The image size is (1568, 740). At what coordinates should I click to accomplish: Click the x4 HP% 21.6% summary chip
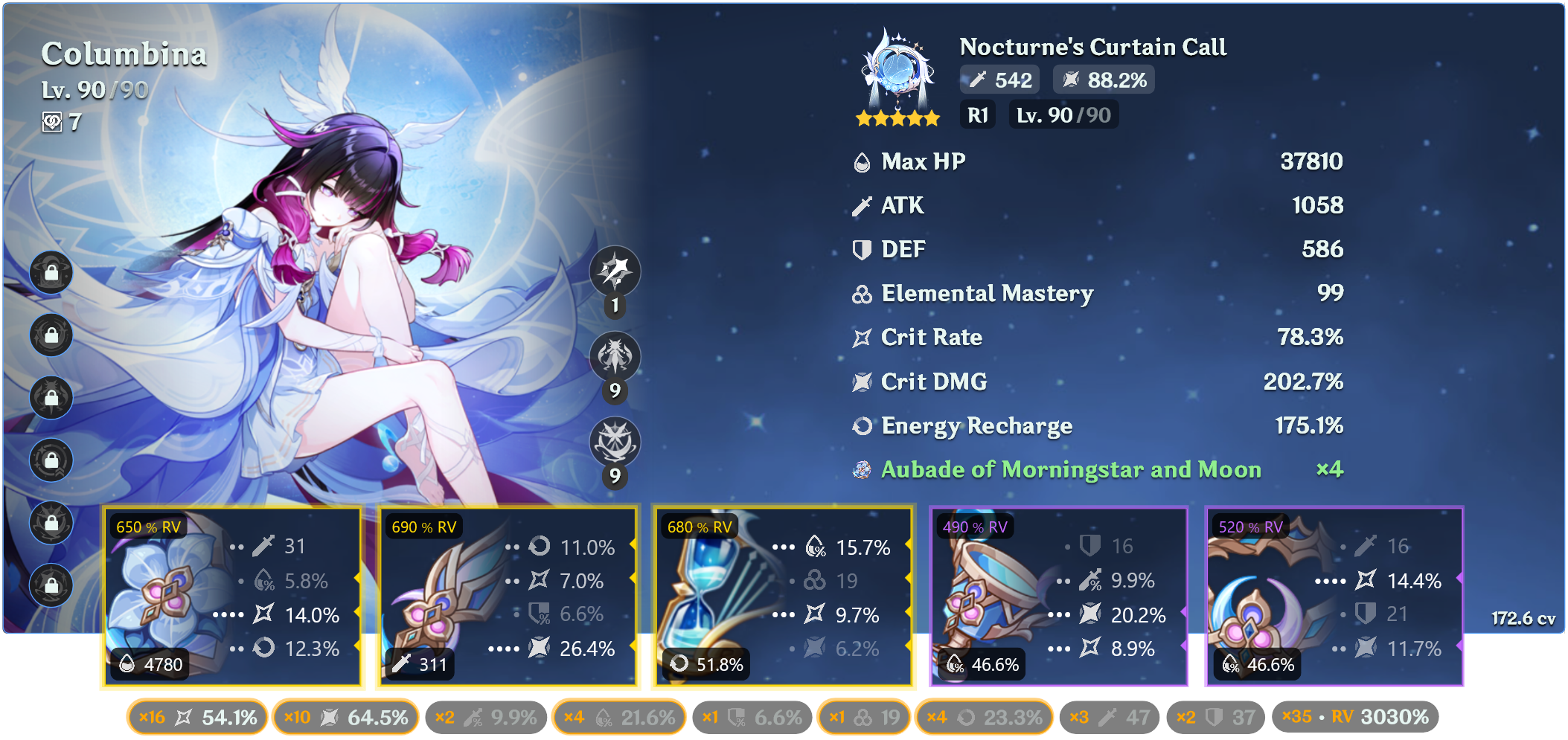coord(618,717)
